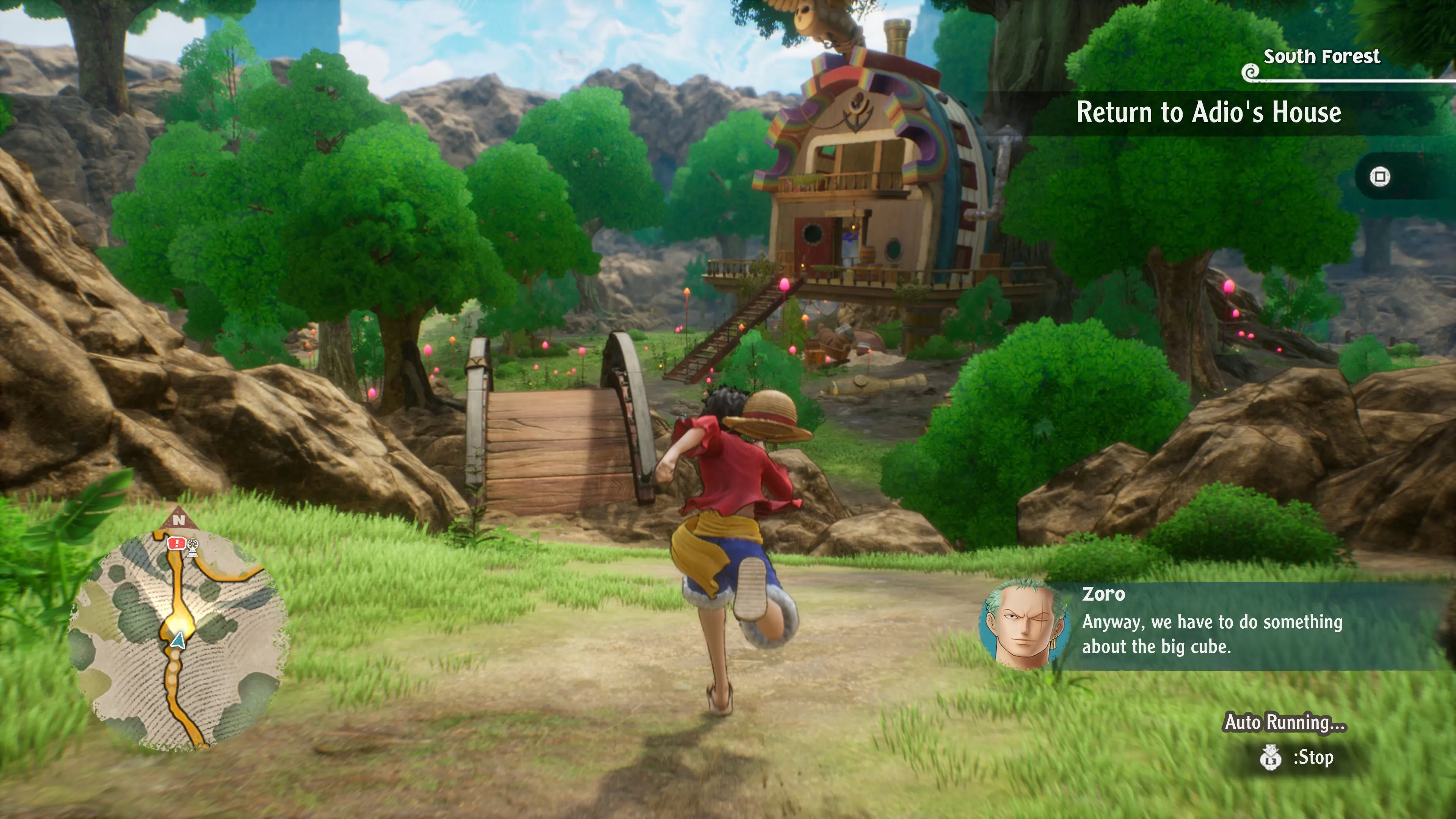Click the North compass indicator on minimap

click(179, 519)
